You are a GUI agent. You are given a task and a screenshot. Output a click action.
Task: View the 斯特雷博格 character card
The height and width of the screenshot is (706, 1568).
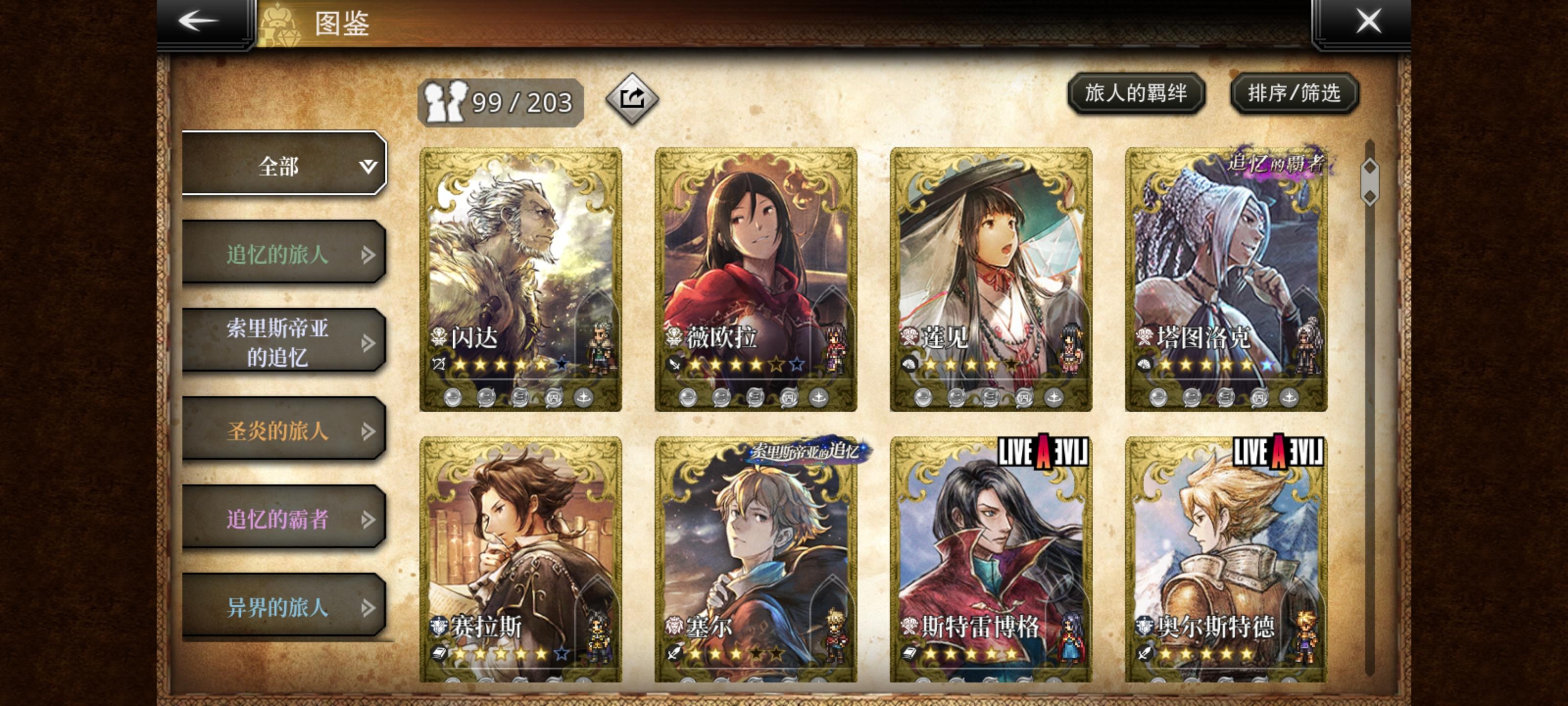click(990, 559)
